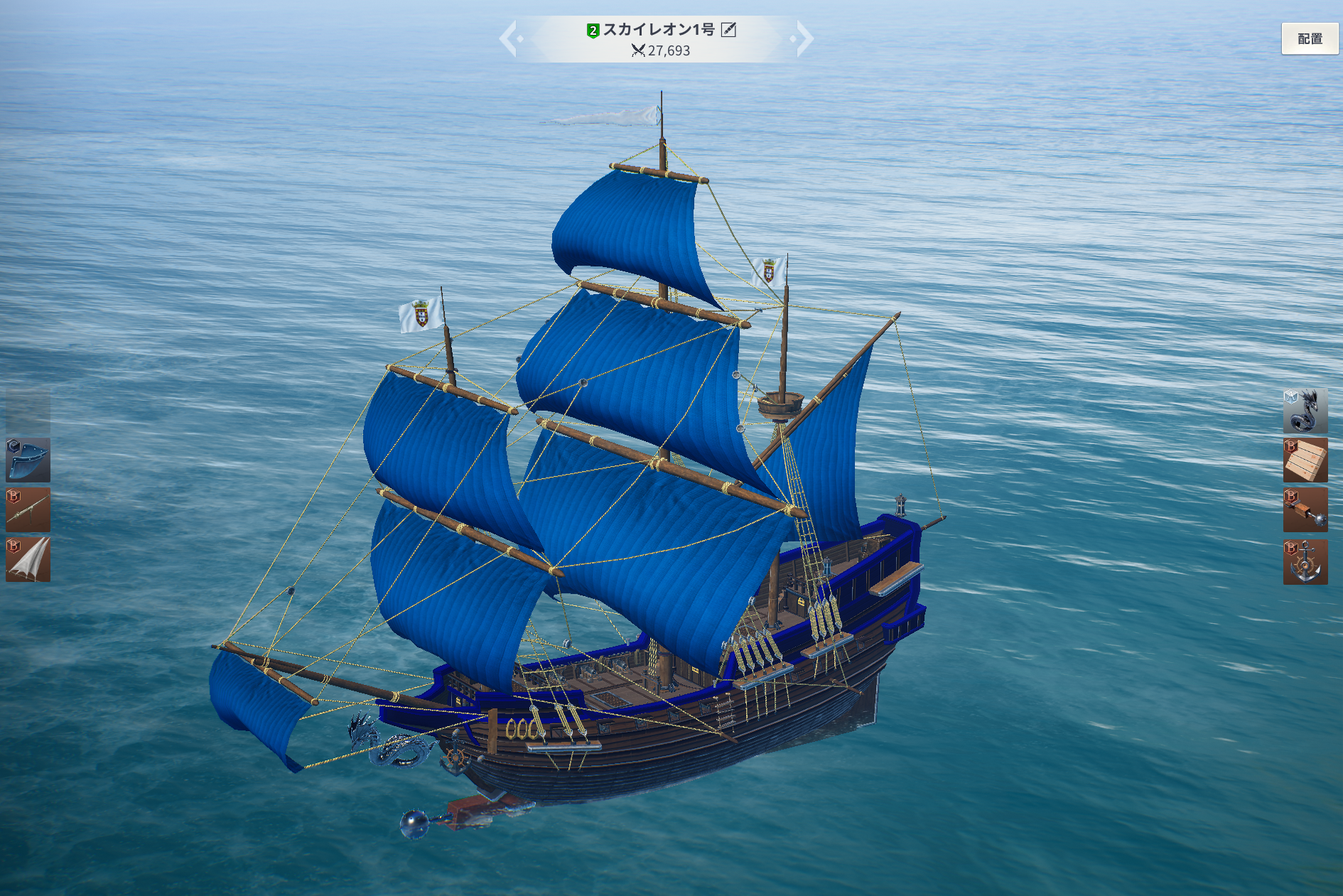Click the 配置 button
Viewport: 1343px width, 896px height.
(x=1309, y=39)
